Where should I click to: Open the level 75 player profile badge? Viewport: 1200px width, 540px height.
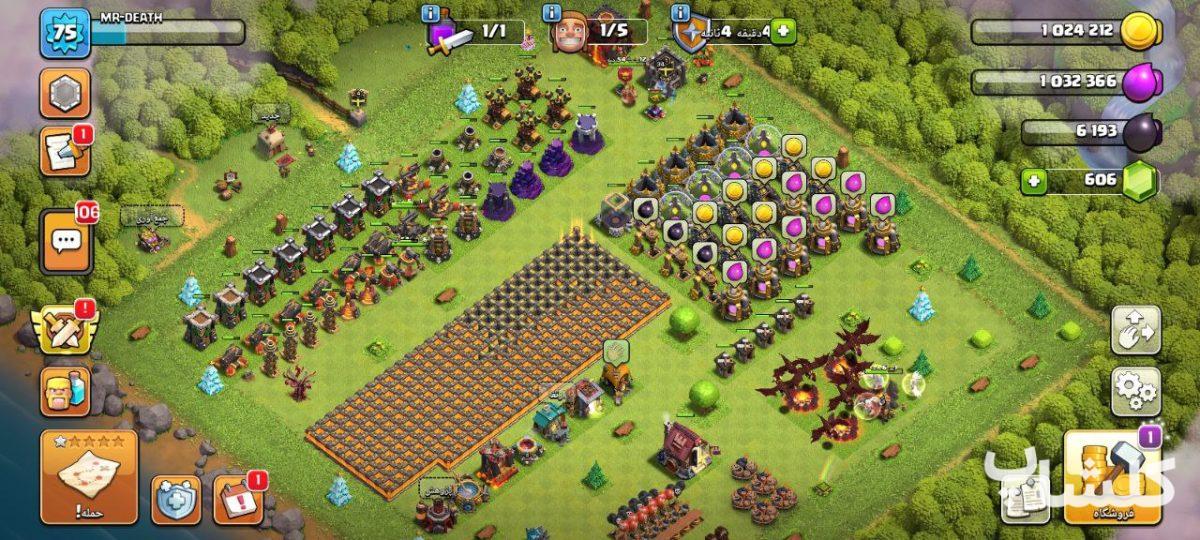(65, 33)
